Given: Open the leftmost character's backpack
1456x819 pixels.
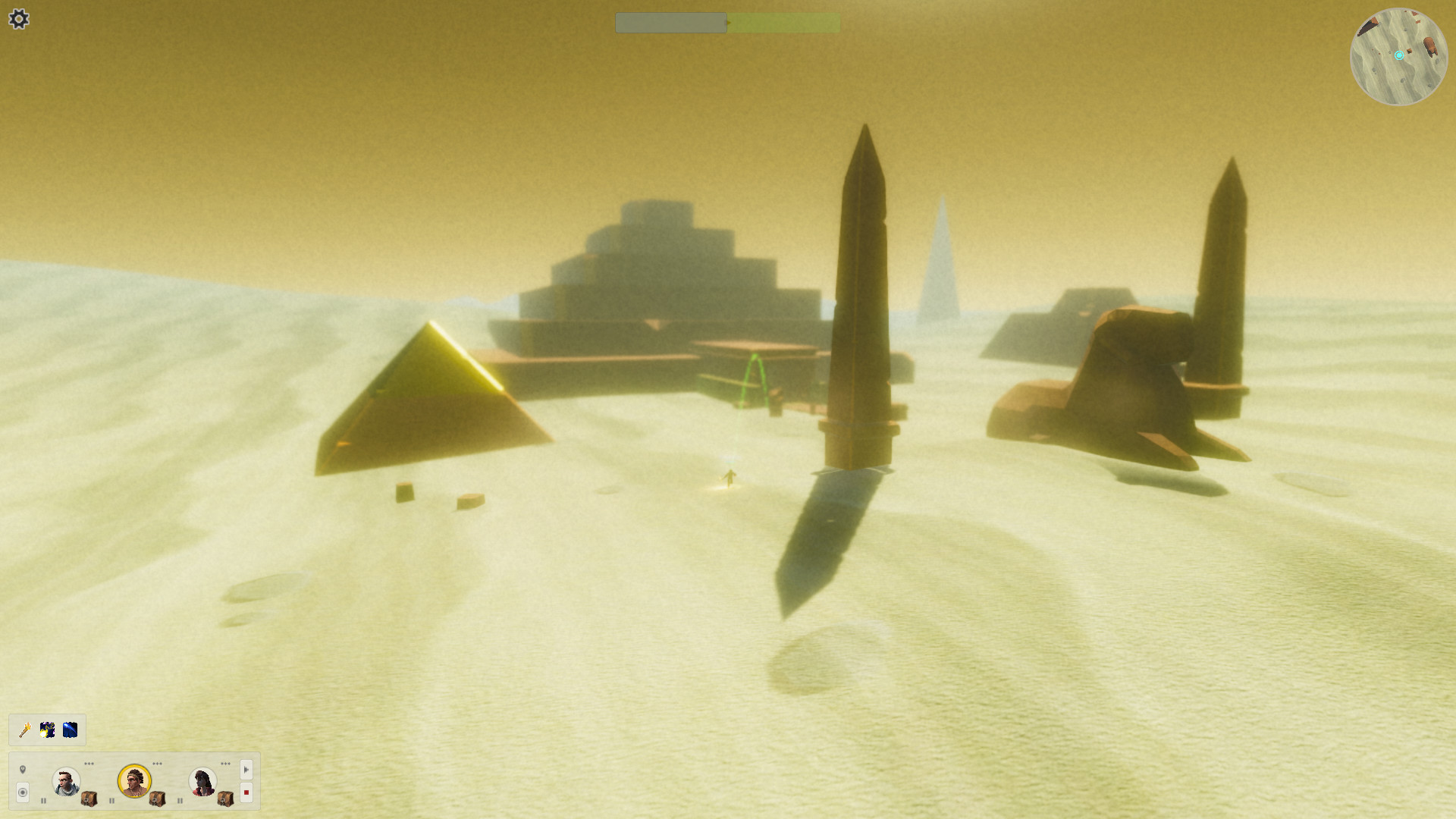Looking at the screenshot, I should (x=88, y=800).
